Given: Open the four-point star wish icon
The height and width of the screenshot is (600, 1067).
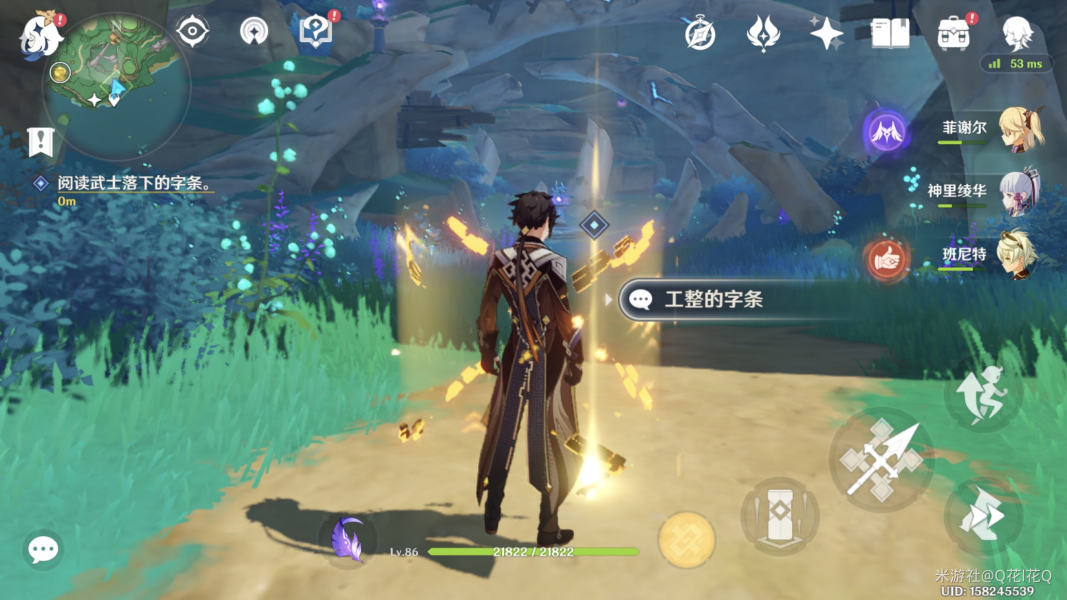Looking at the screenshot, I should click(826, 34).
